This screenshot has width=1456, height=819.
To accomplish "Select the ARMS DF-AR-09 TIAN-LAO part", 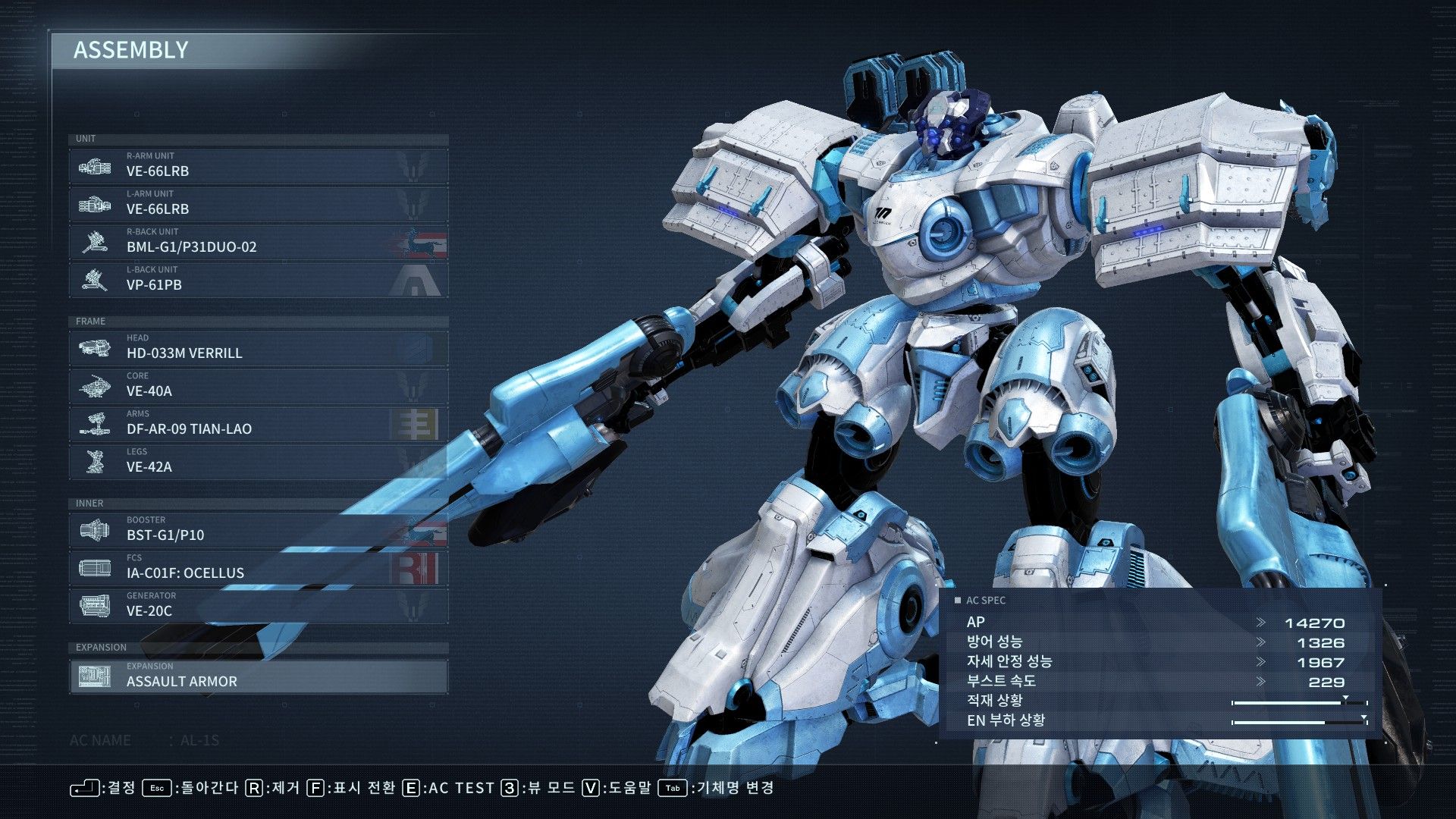I will point(258,424).
